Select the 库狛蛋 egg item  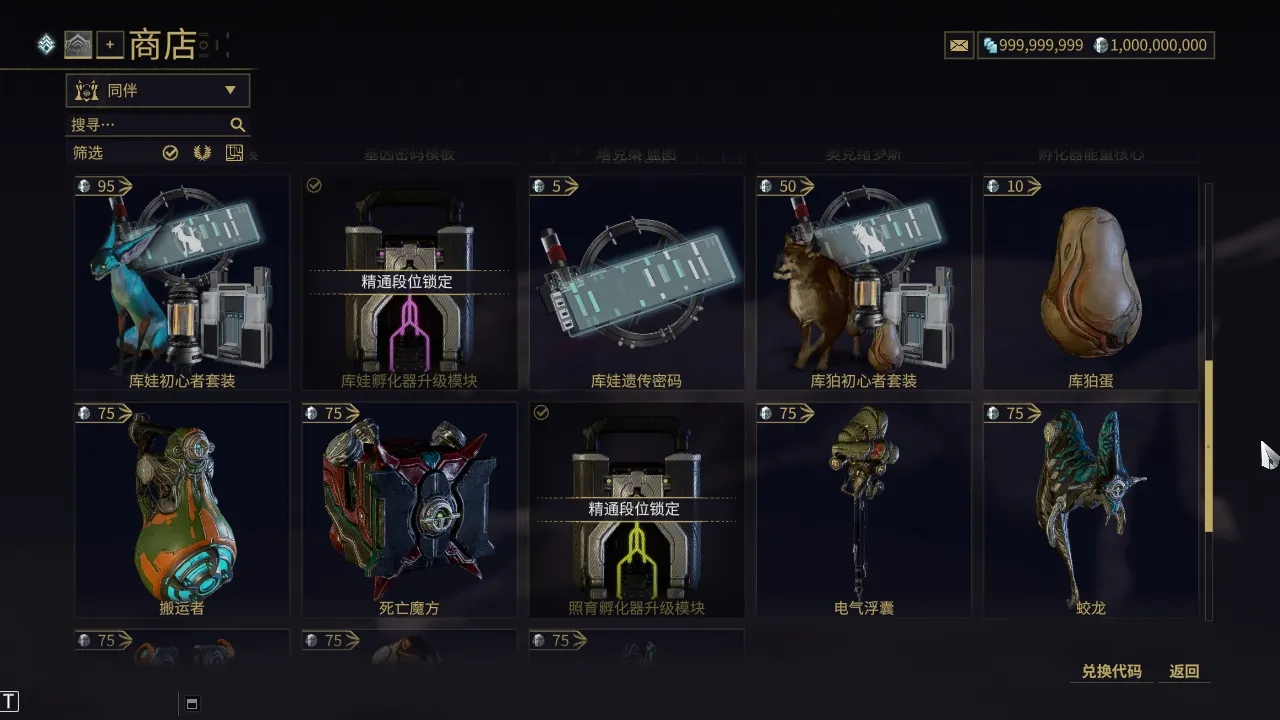coord(1090,283)
